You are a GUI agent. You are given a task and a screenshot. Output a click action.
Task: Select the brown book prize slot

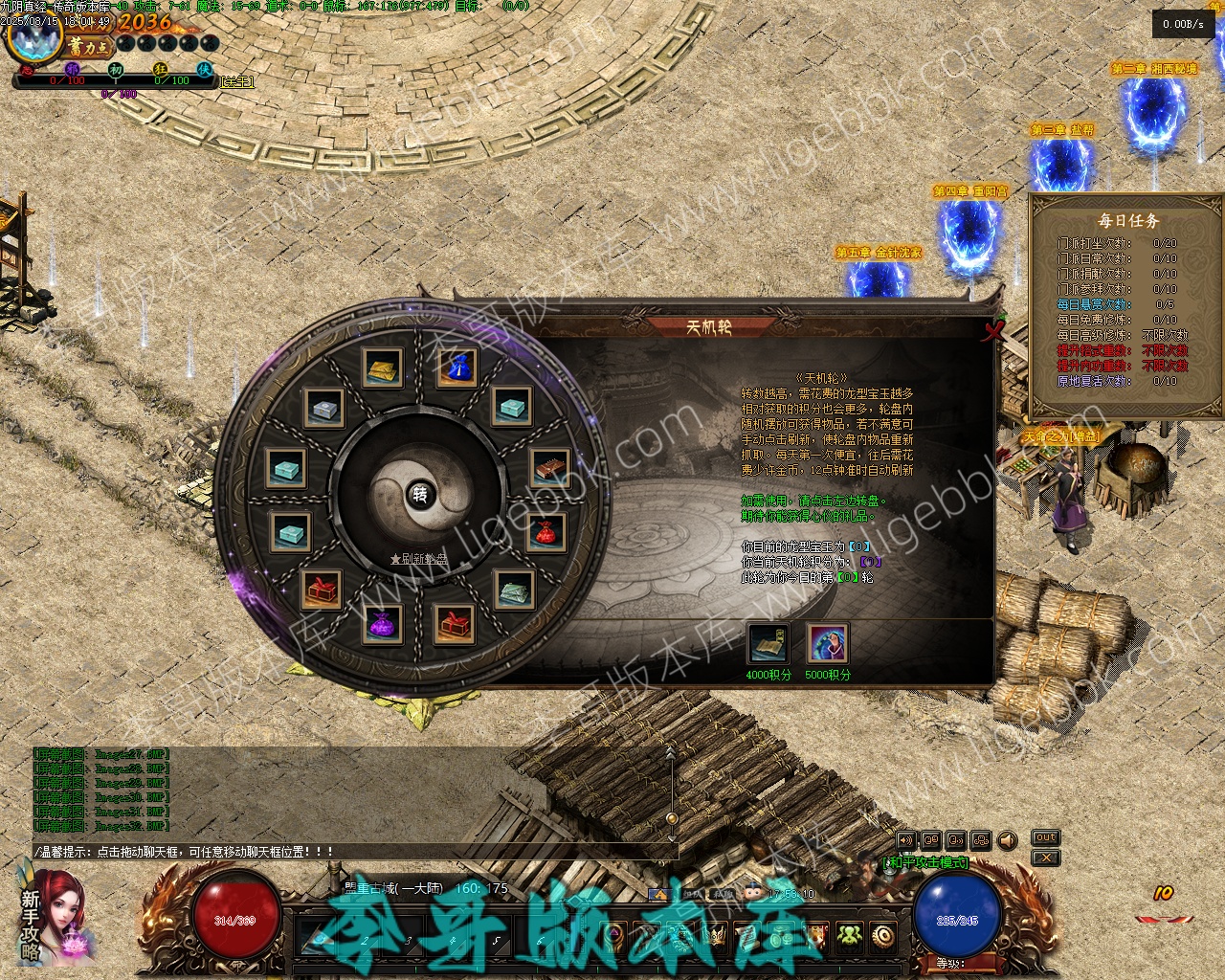(549, 468)
